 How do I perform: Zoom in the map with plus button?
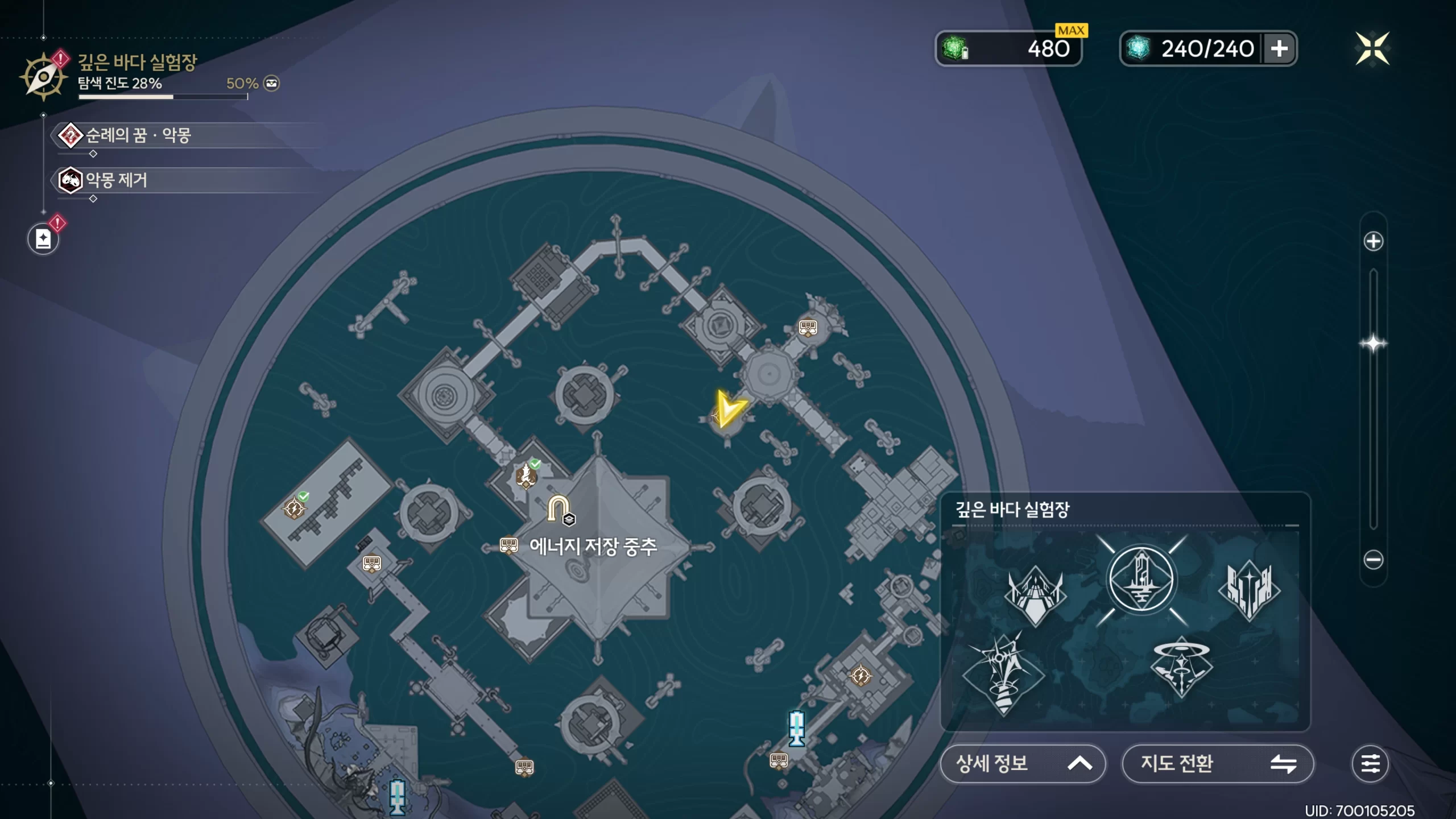point(1374,241)
